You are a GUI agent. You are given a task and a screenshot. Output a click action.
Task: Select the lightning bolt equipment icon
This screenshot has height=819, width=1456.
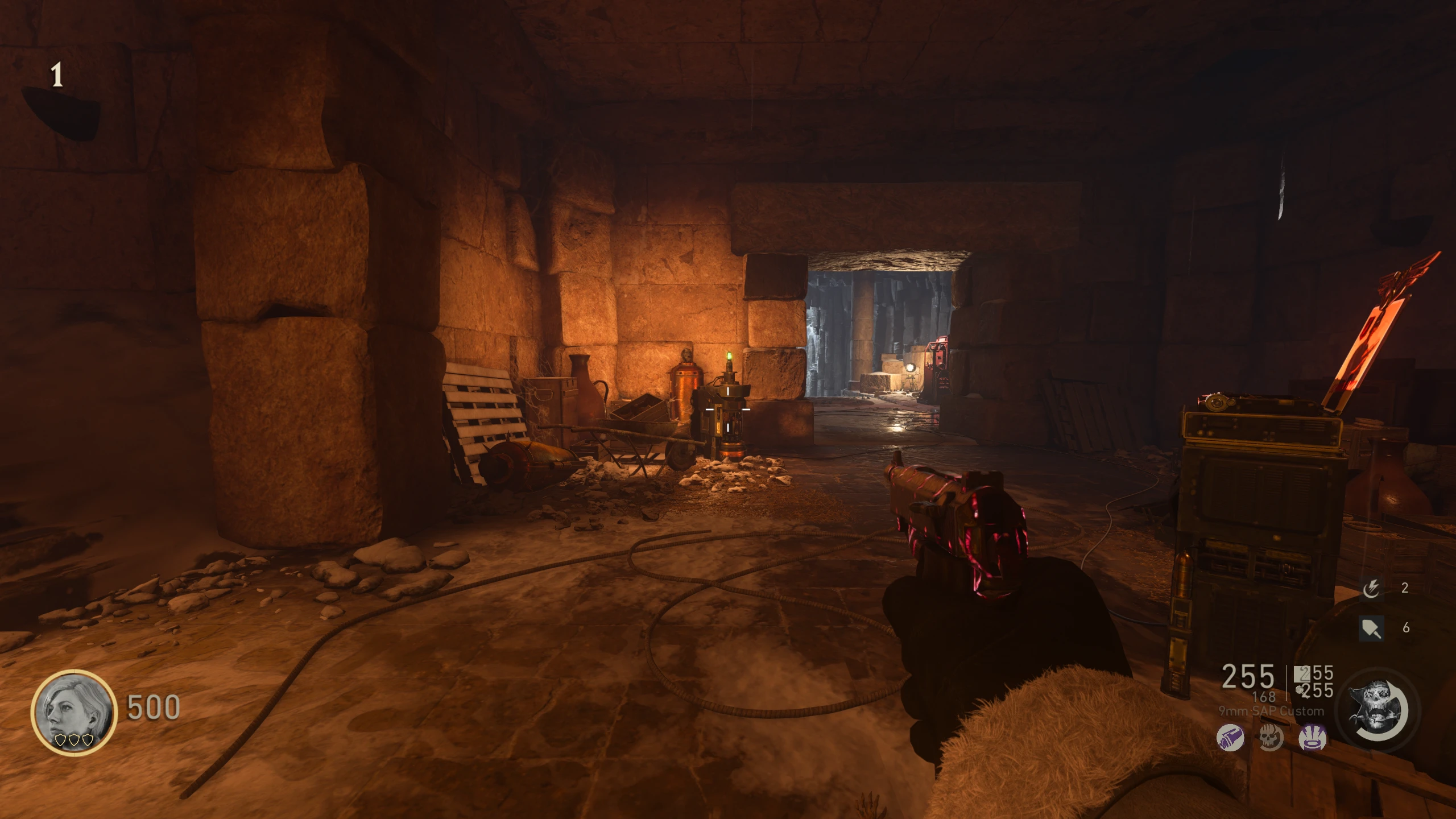[1371, 589]
